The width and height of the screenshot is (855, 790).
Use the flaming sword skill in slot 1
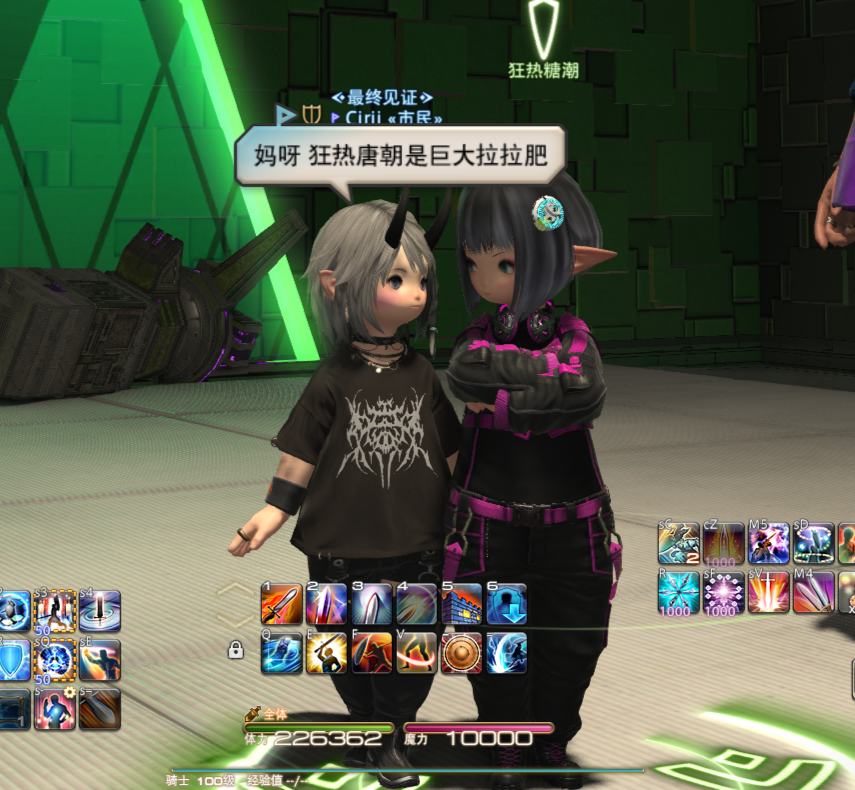[281, 604]
